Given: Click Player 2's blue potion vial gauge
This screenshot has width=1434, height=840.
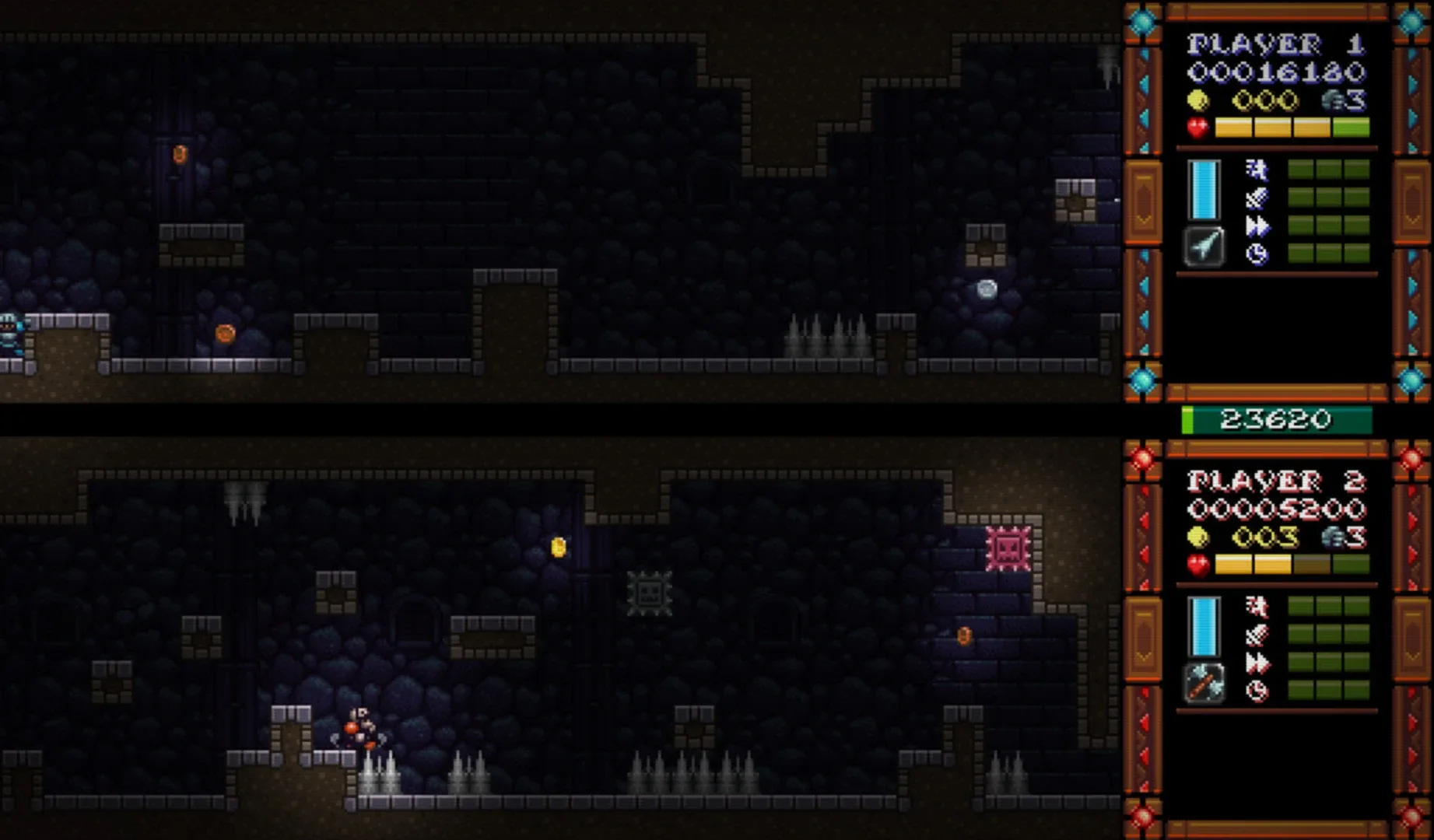Looking at the screenshot, I should [x=1204, y=626].
